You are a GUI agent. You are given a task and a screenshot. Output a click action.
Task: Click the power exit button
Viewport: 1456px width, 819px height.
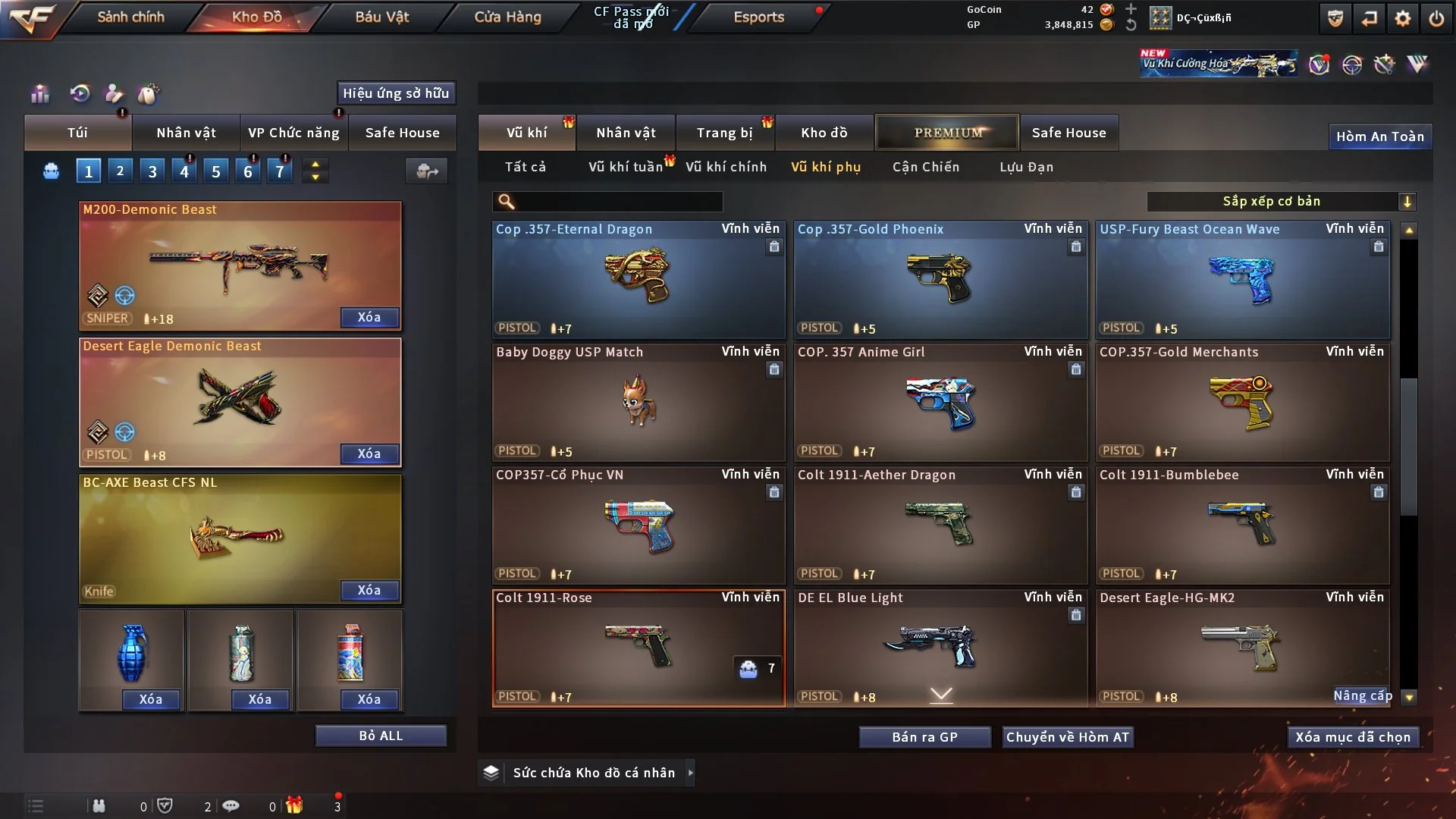pos(1436,18)
